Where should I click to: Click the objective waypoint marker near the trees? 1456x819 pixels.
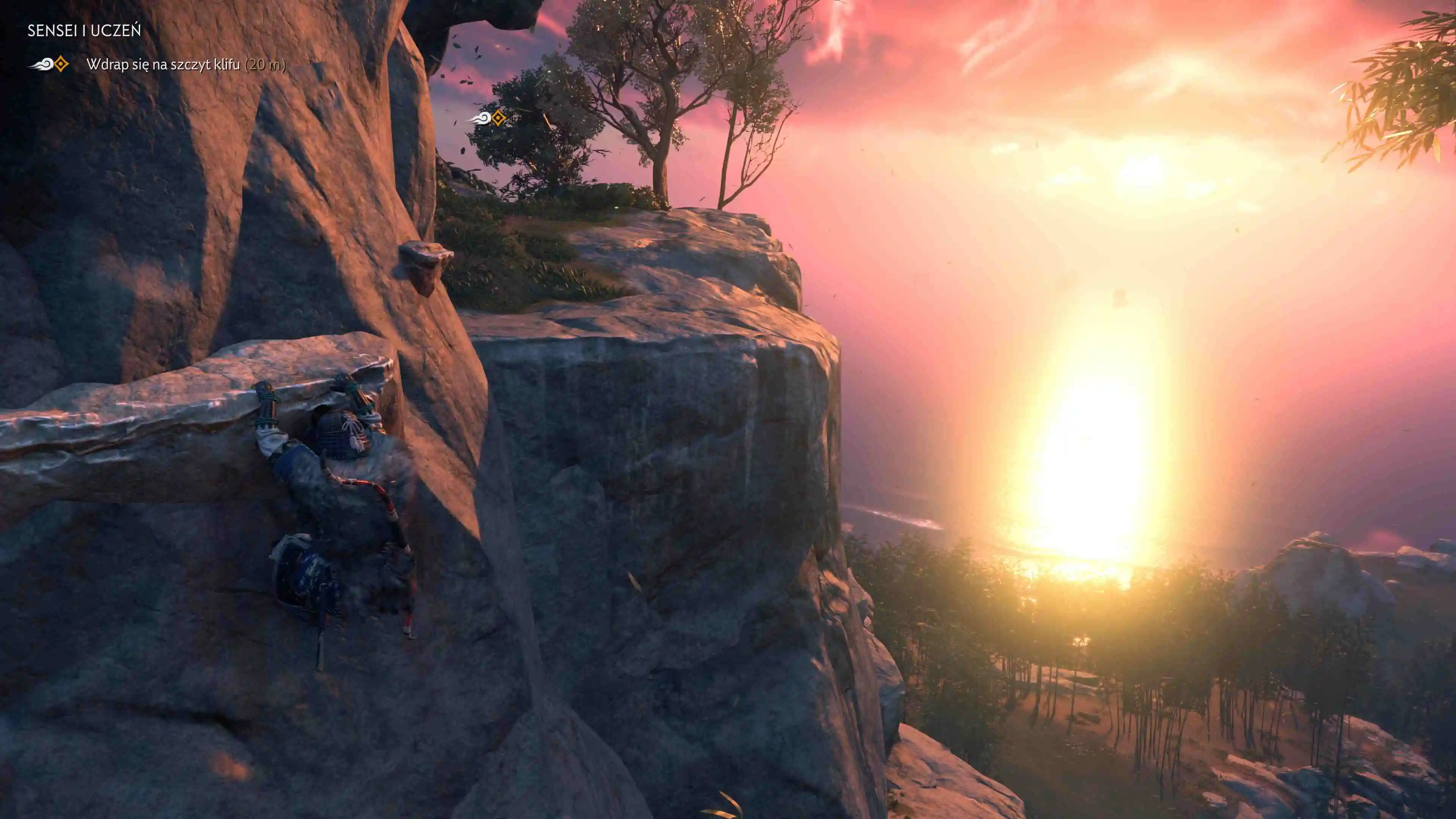(x=488, y=118)
